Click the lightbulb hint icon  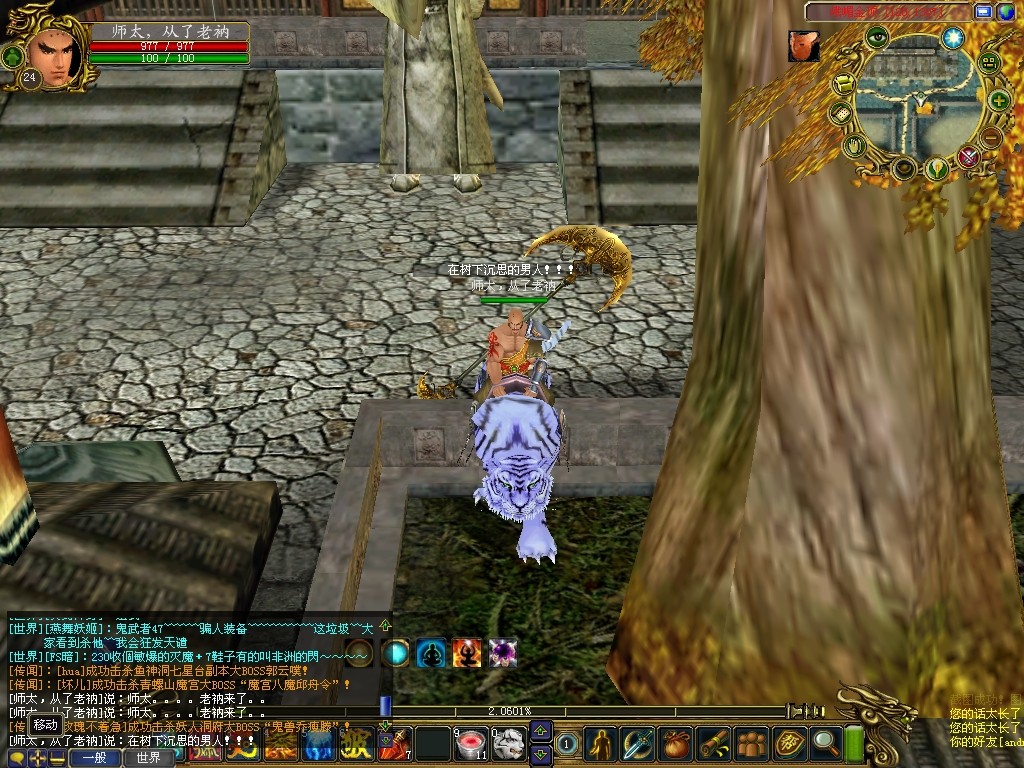click(936, 168)
